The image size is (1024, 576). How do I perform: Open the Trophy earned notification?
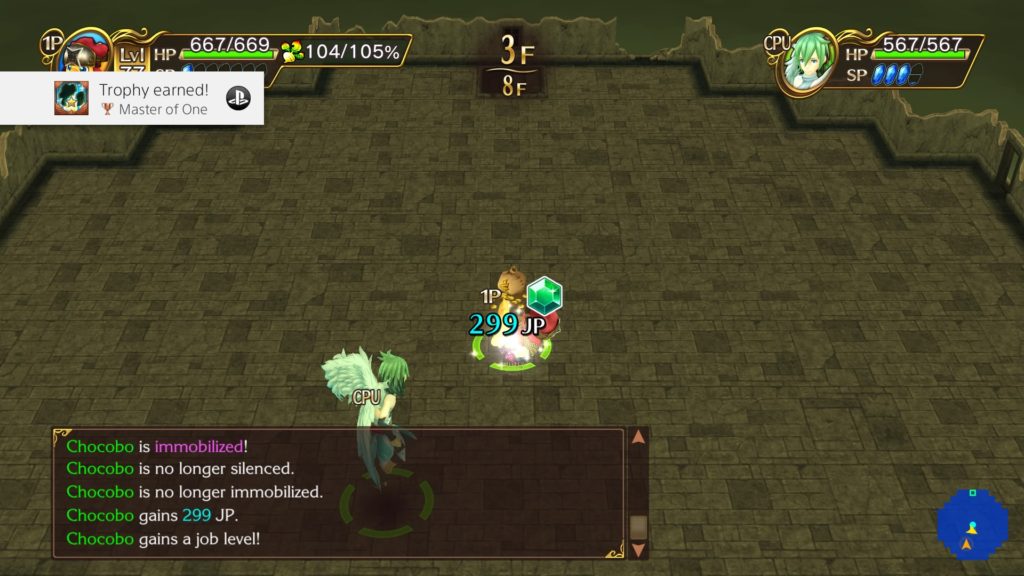point(150,98)
